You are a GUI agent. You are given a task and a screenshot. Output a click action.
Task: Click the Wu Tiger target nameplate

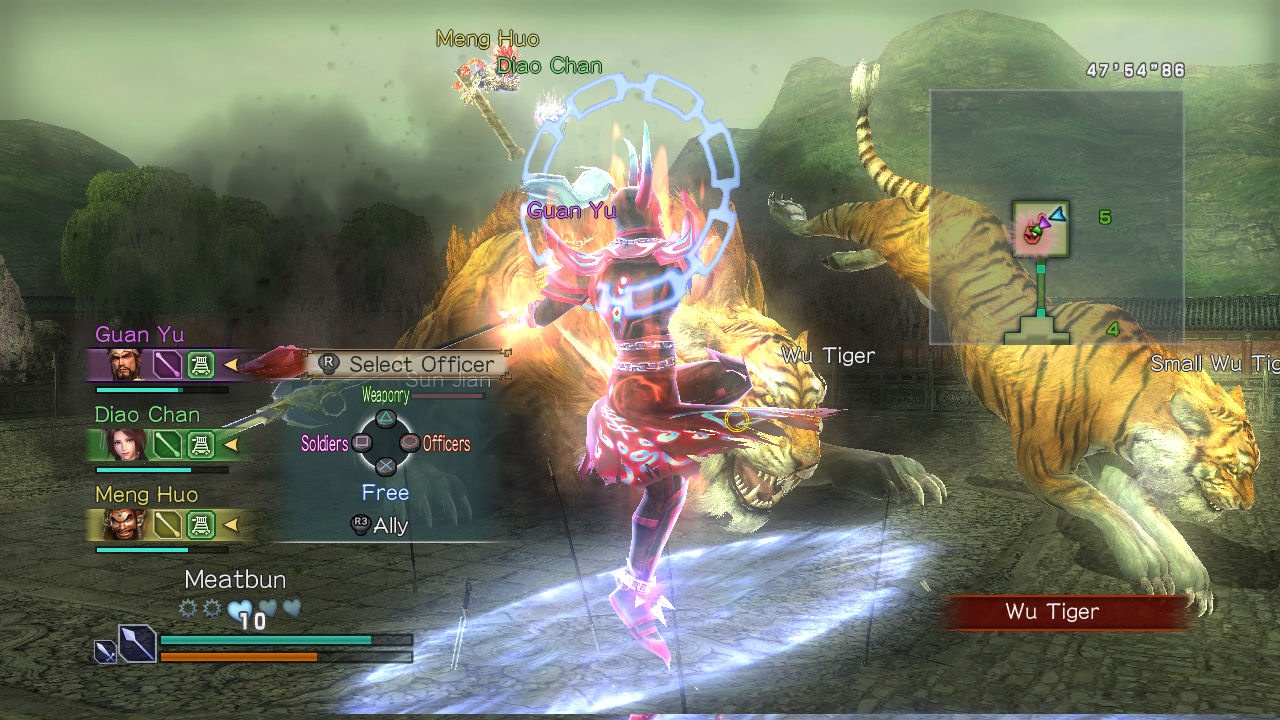tap(1052, 612)
